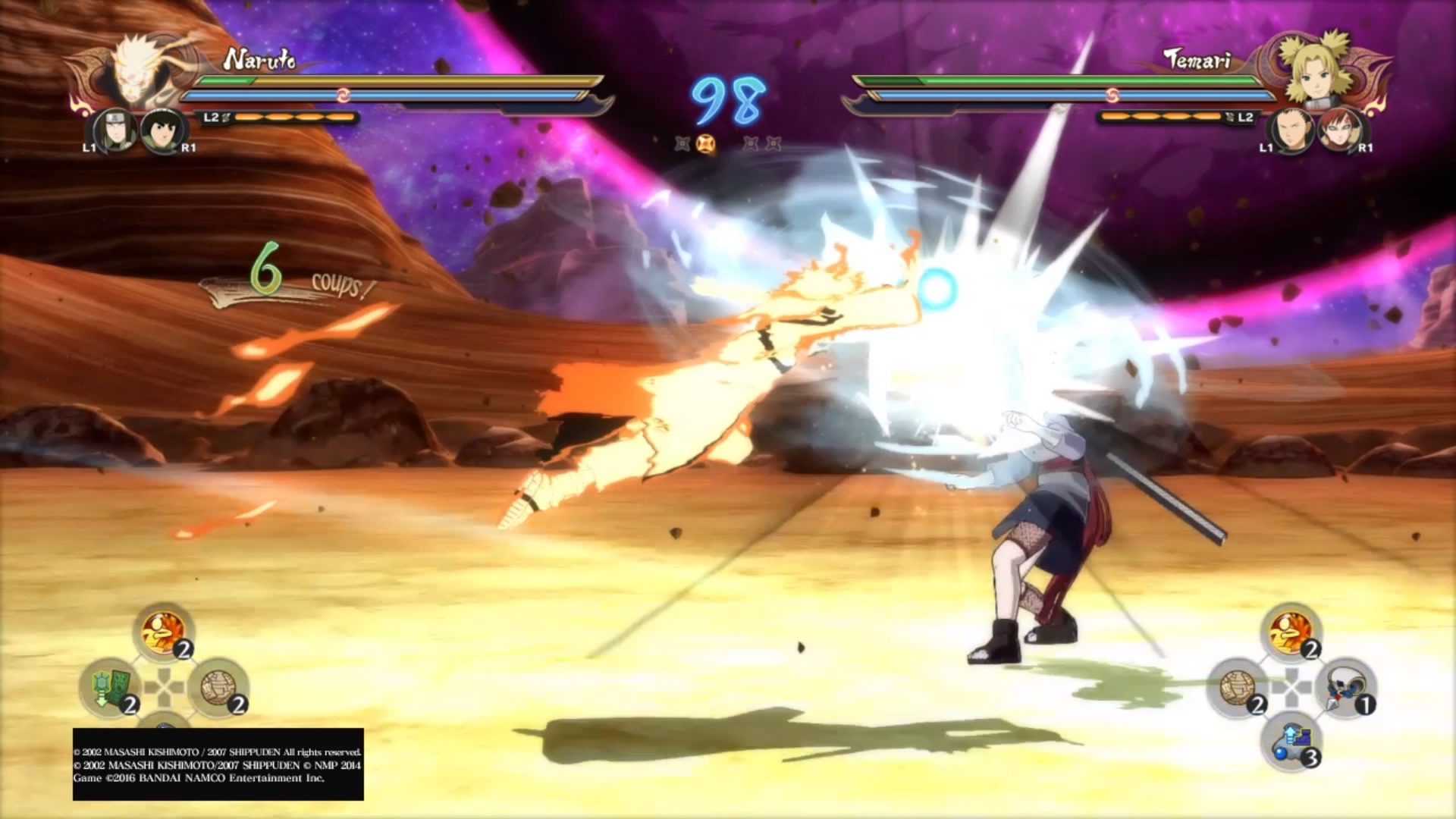Call Shikamaru support portrait

point(1290,130)
